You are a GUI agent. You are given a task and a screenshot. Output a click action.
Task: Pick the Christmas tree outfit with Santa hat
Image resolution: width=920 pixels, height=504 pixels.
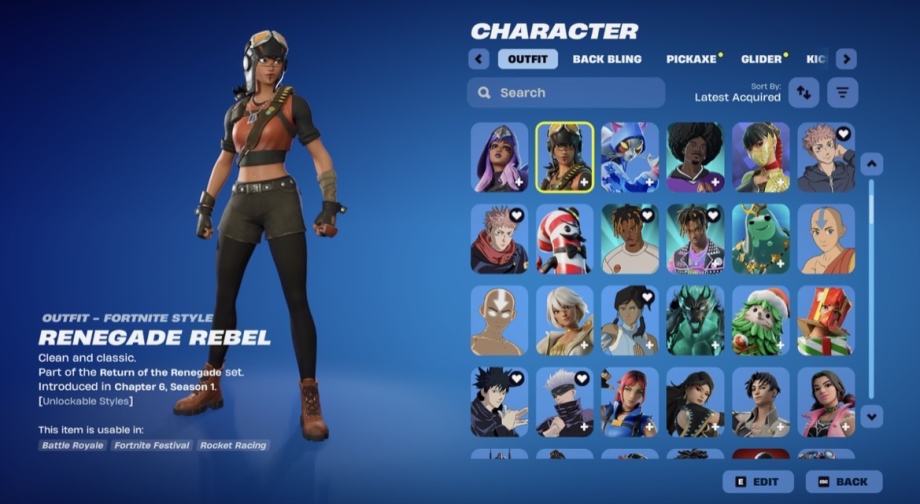click(760, 321)
